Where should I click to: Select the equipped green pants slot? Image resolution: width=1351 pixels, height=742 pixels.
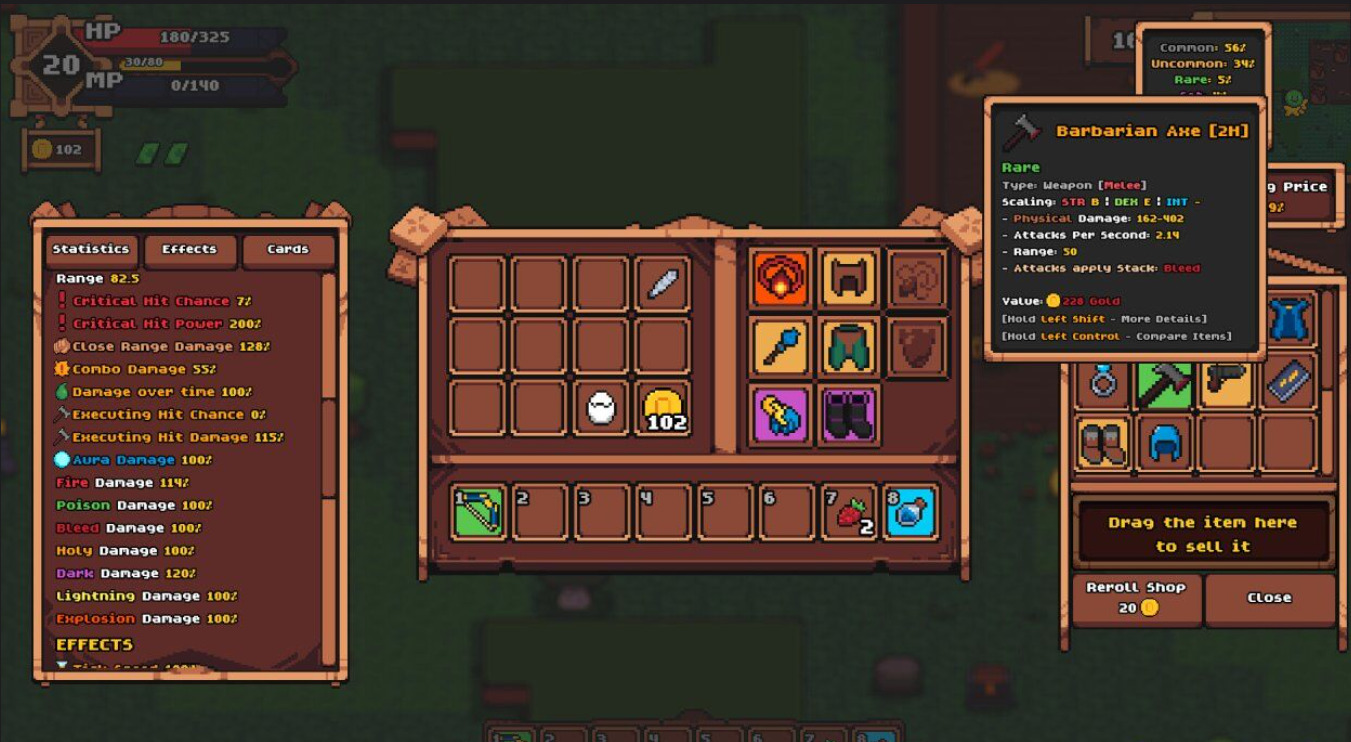click(x=849, y=347)
